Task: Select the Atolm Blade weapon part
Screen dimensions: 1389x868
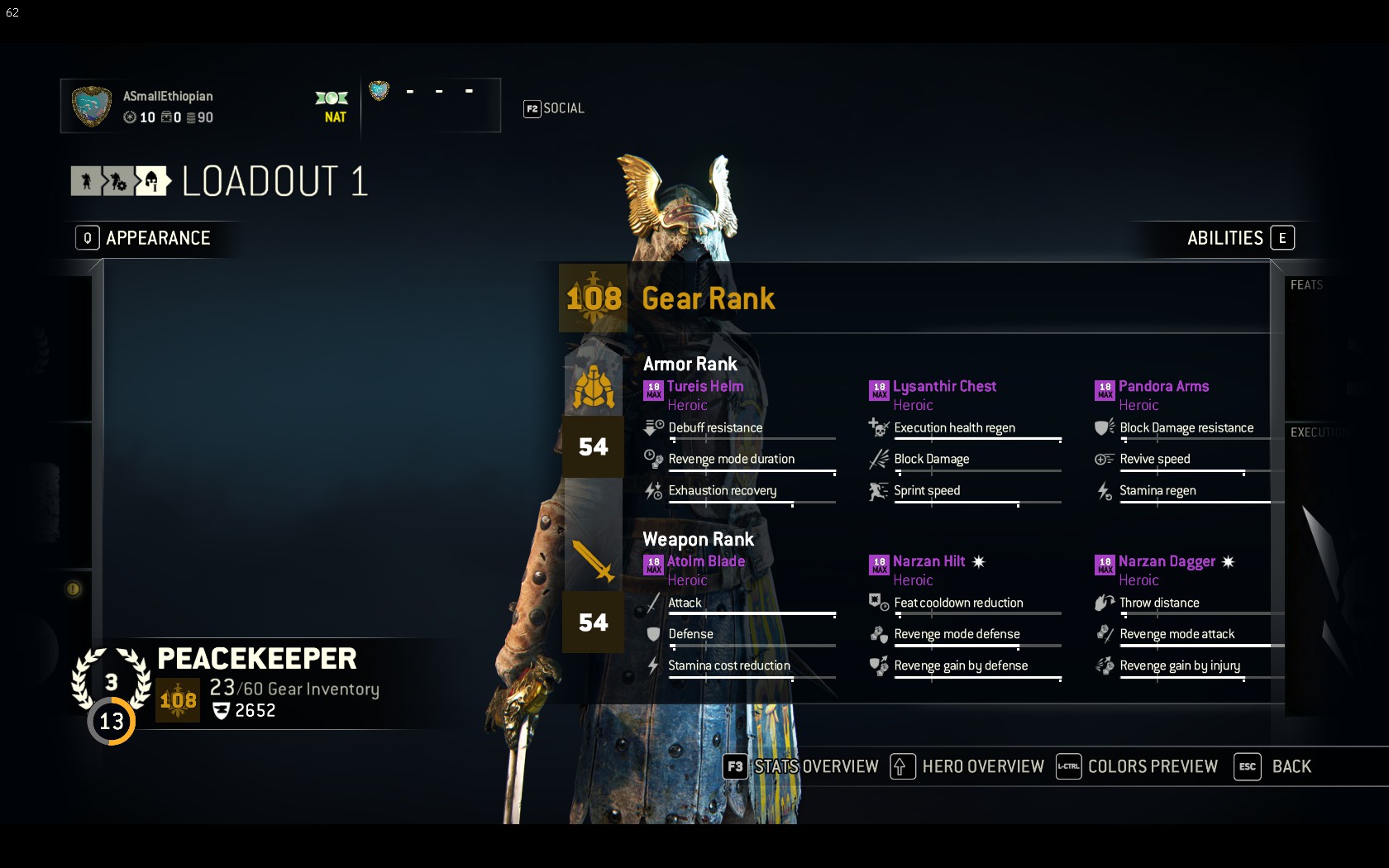Action: click(705, 562)
